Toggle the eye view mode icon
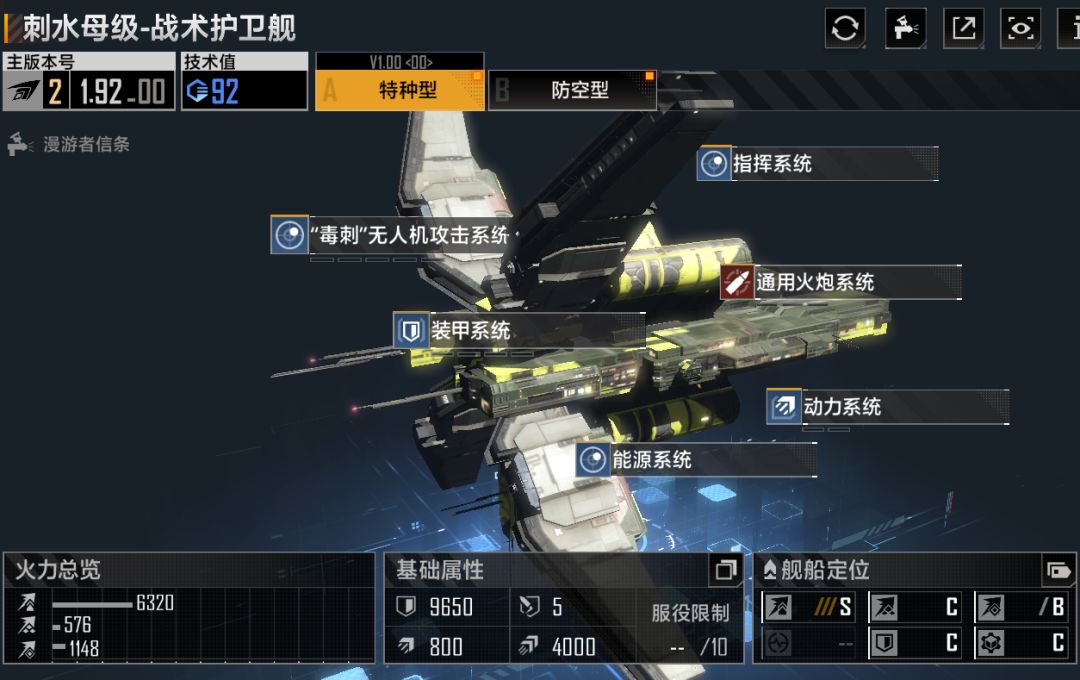1080x680 pixels. [1021, 28]
